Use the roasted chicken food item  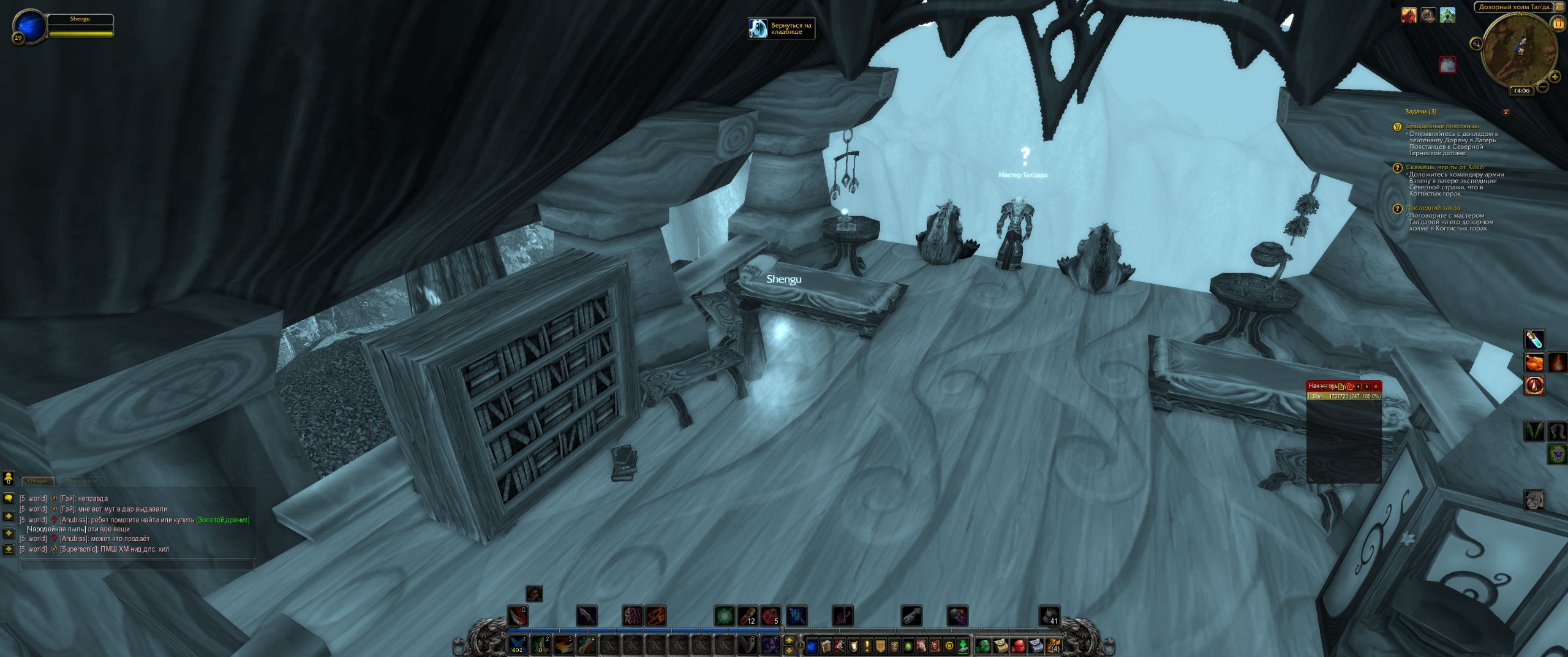1534,363
